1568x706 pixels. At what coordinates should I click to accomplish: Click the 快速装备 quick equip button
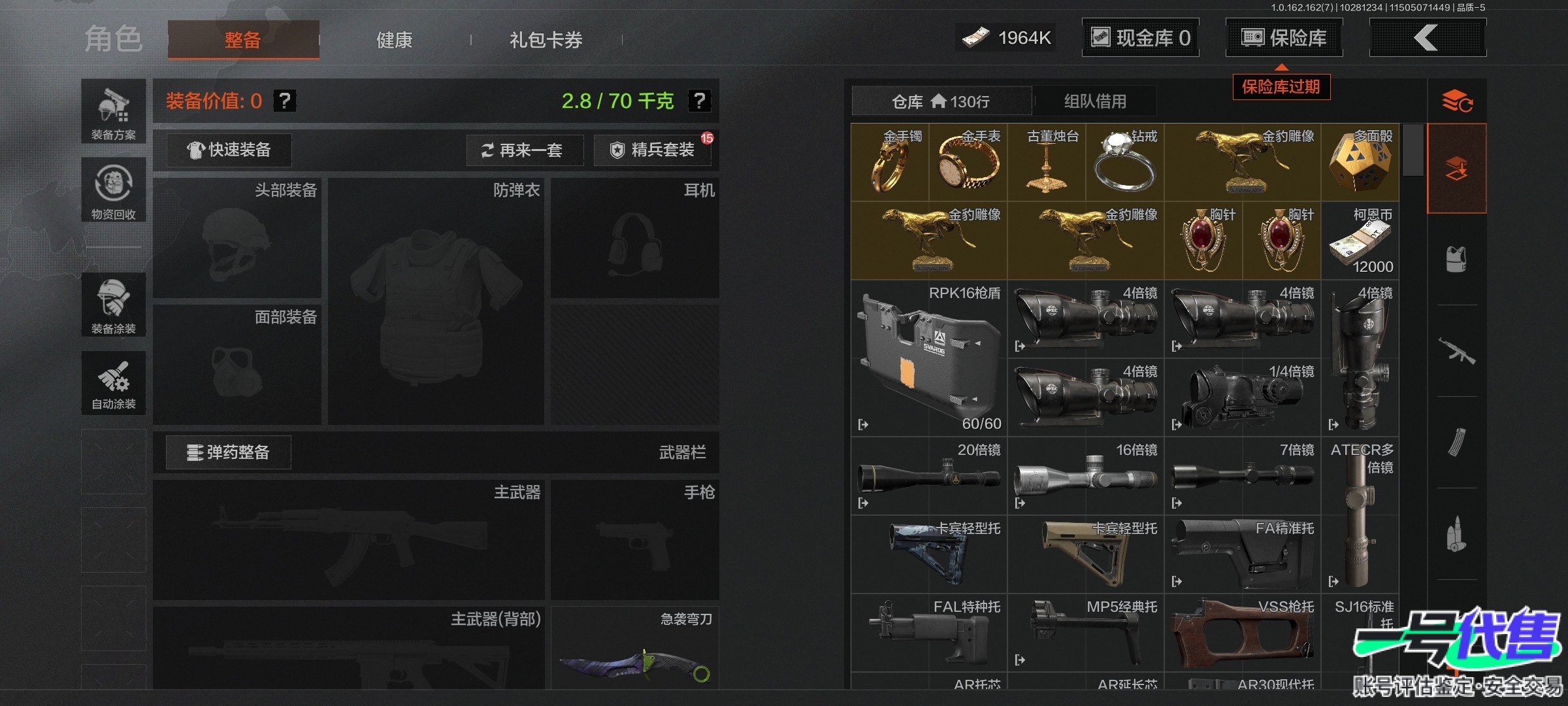click(x=229, y=150)
